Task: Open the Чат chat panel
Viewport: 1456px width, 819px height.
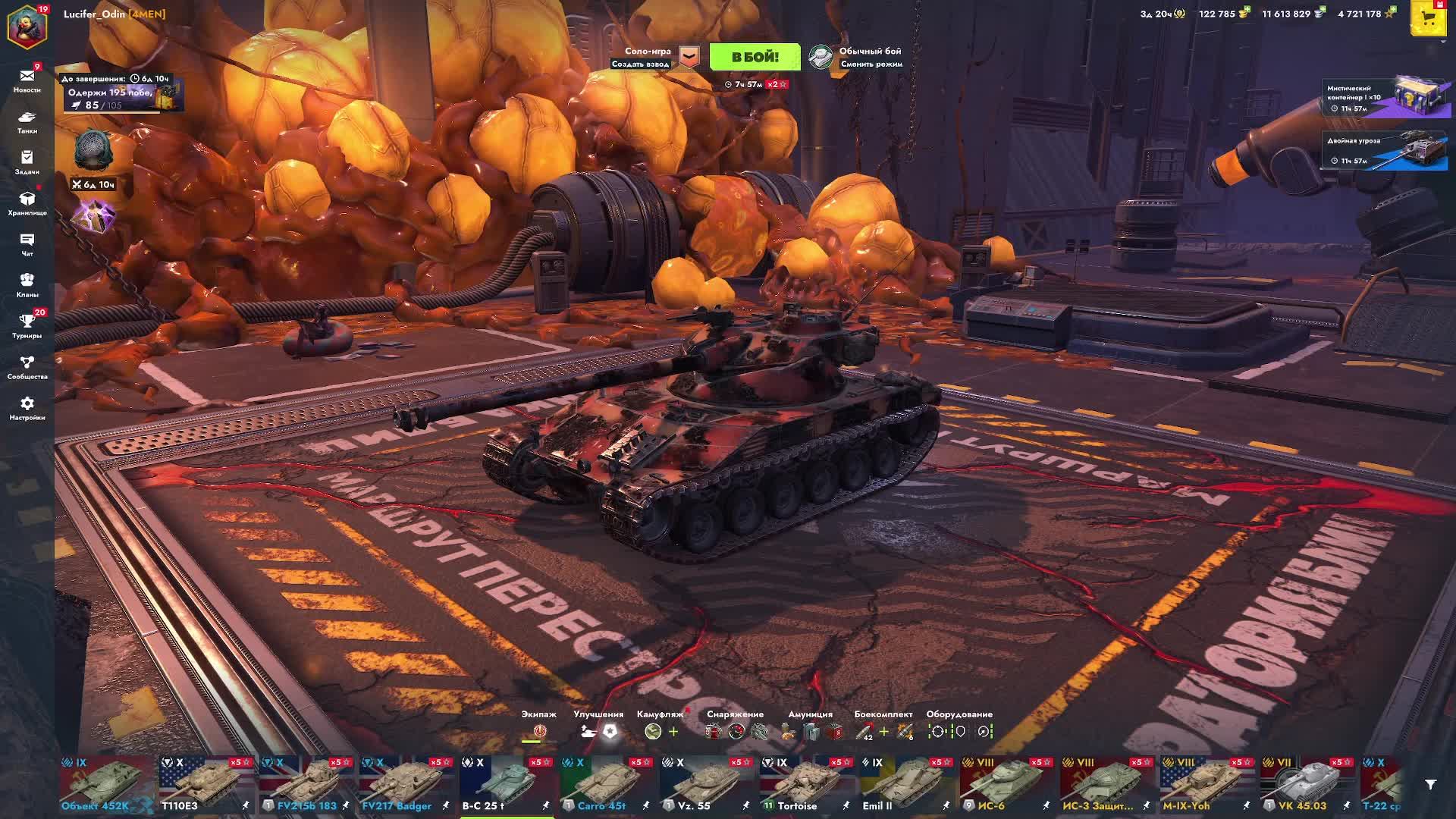Action: [x=27, y=243]
